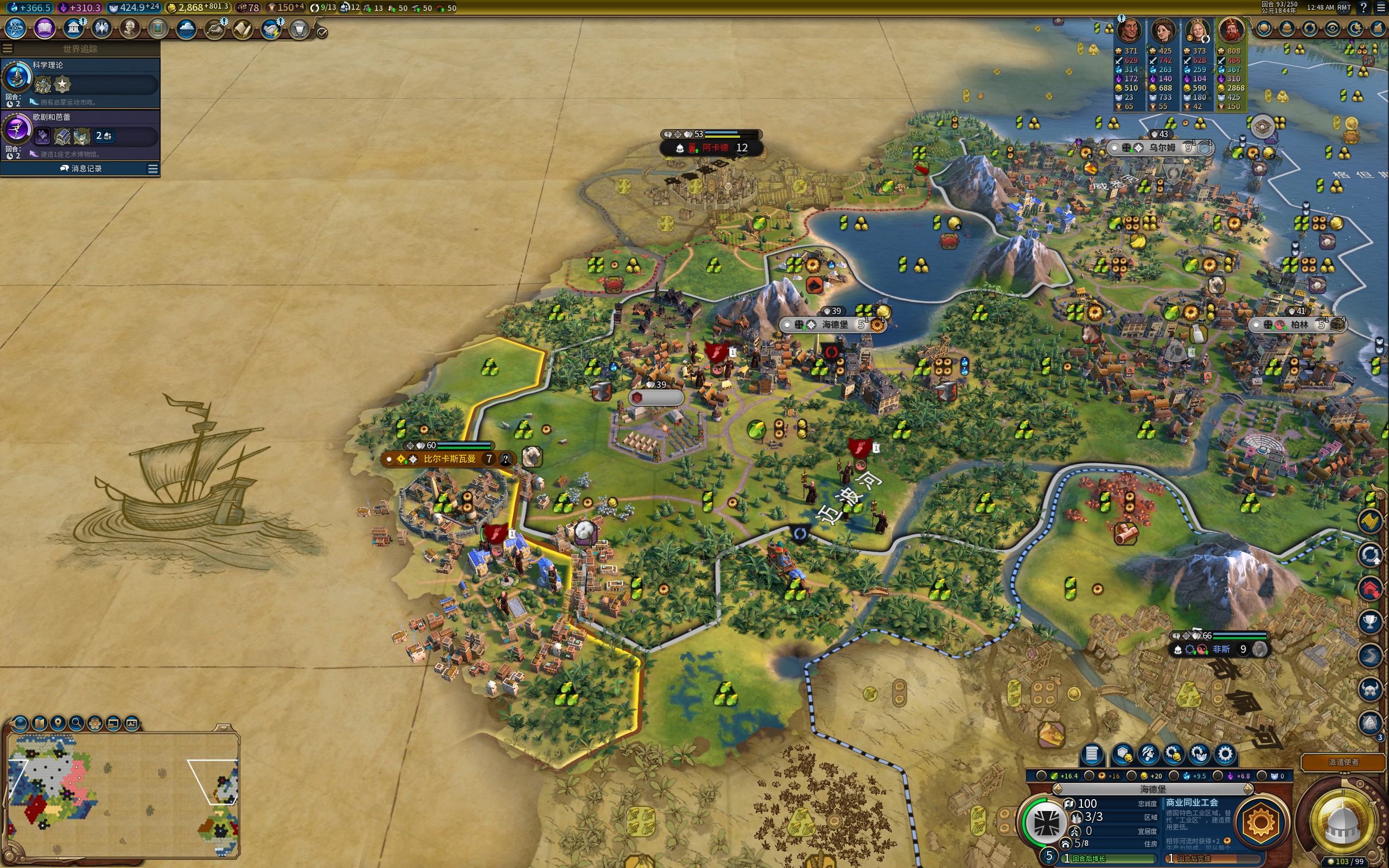Image resolution: width=1389 pixels, height=868 pixels.
Task: Open the technology tree atom icon
Action: pyautogui.click(x=16, y=28)
